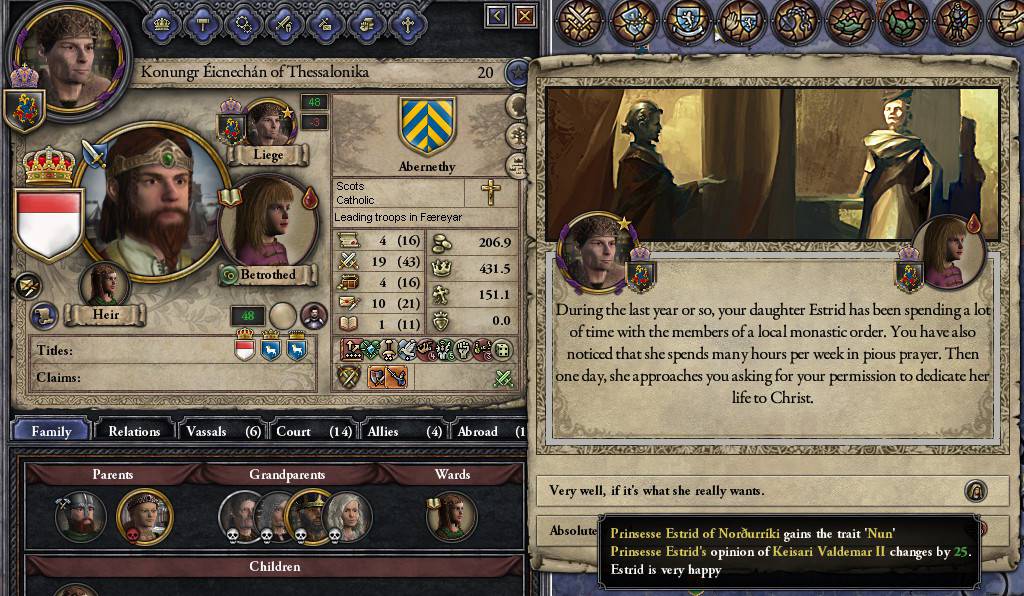This screenshot has width=1024, height=596.
Task: Click the Heir portrait
Action: (x=106, y=287)
